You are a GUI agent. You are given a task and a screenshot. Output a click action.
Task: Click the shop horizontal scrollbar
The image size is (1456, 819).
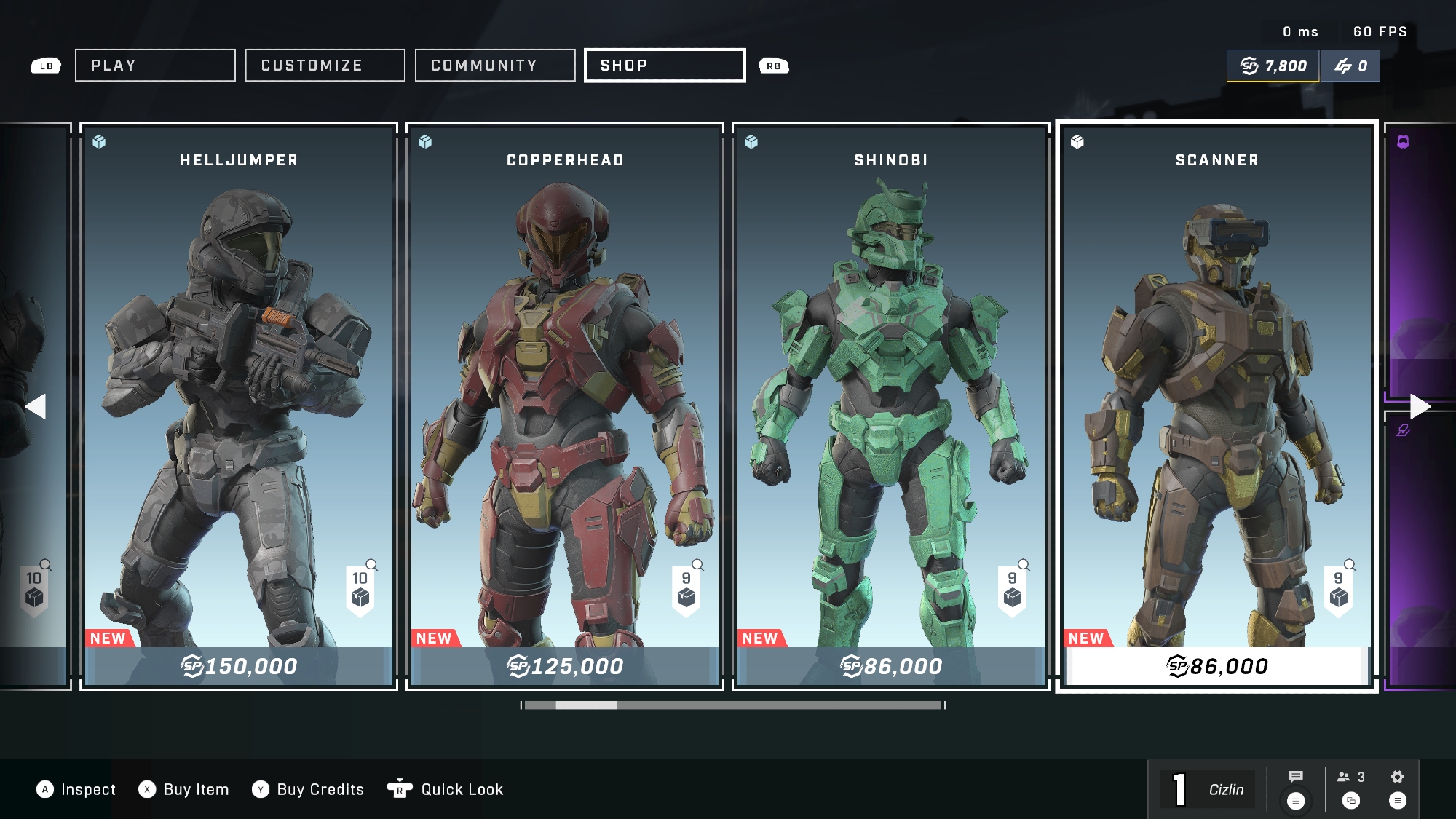point(733,705)
